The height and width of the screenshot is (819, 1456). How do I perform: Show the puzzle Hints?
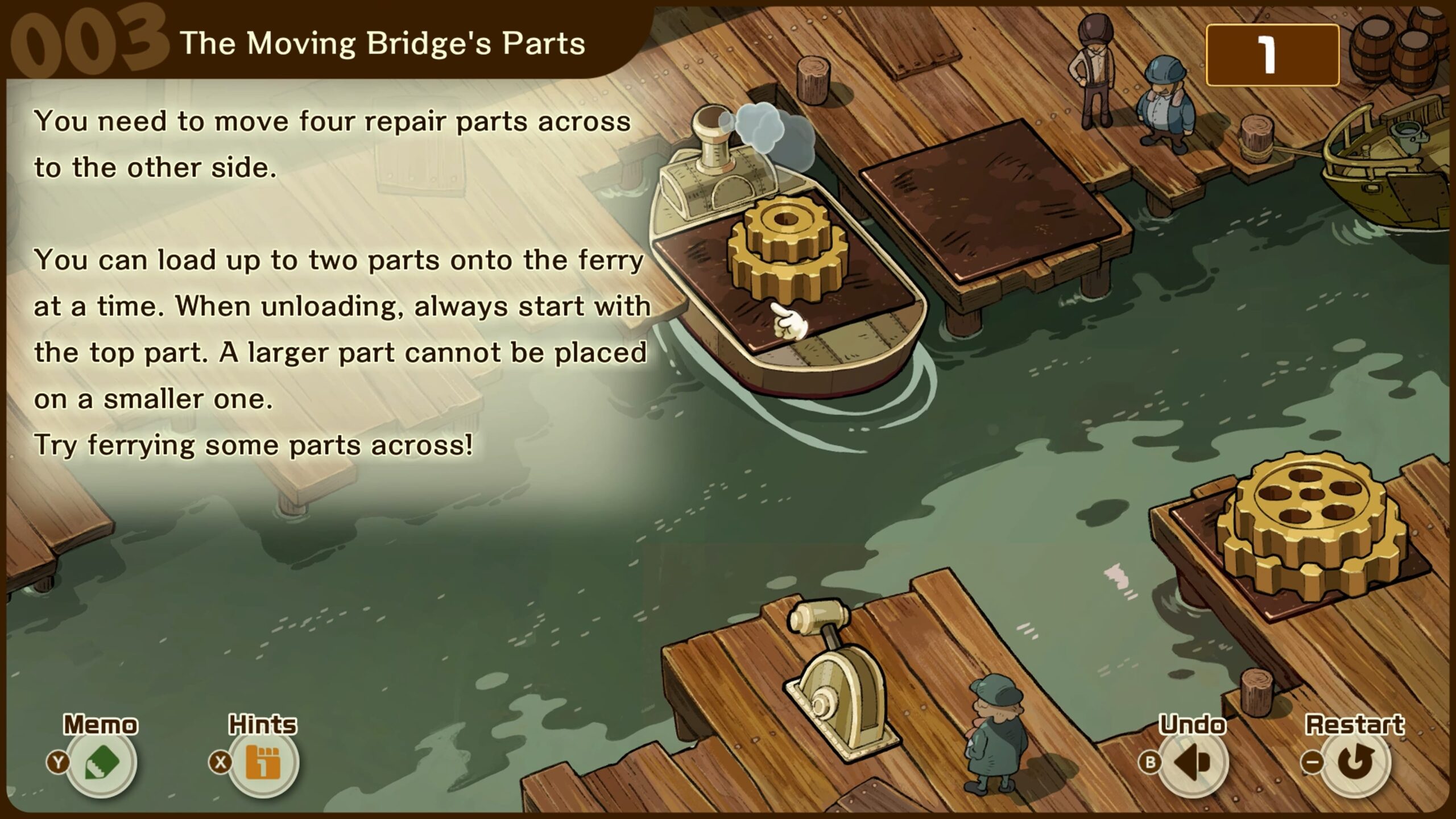click(x=263, y=762)
